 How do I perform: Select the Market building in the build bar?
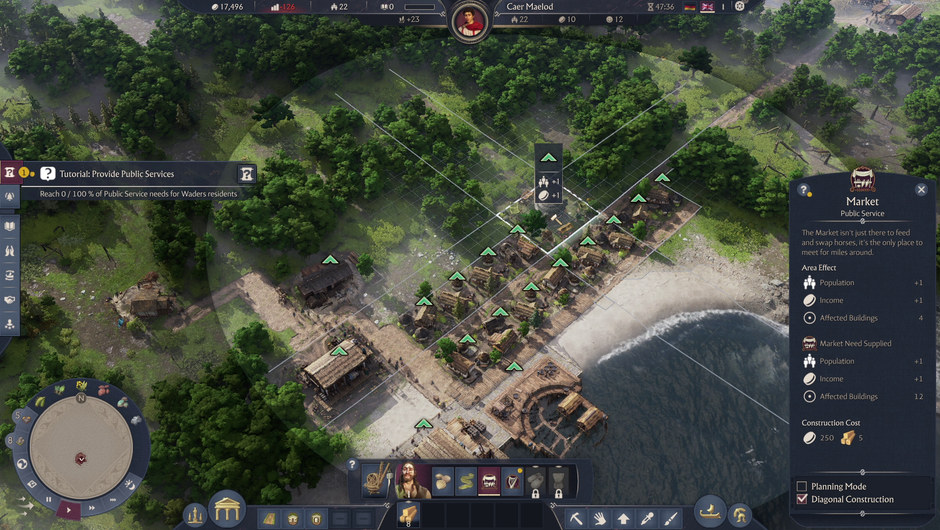pyautogui.click(x=489, y=481)
